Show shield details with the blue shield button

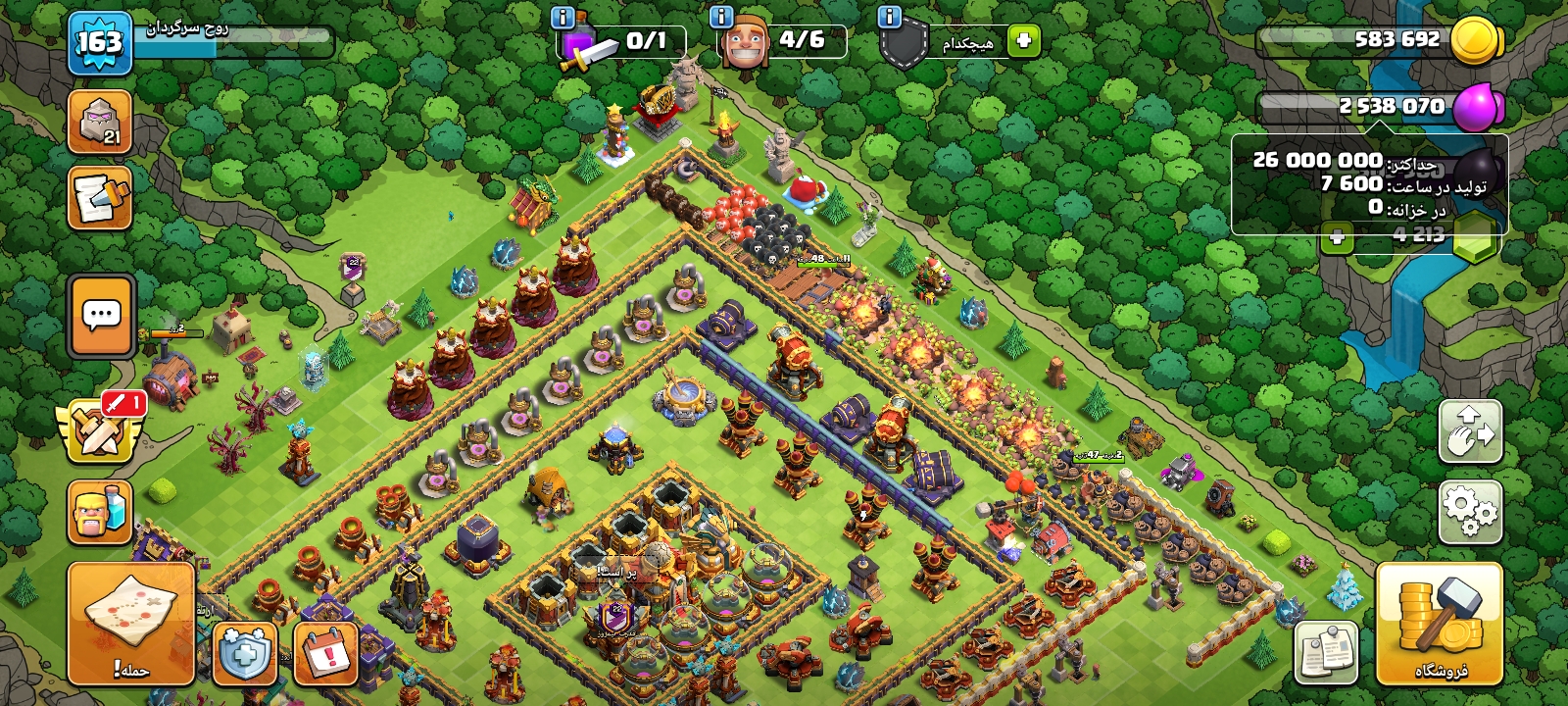coord(244,652)
